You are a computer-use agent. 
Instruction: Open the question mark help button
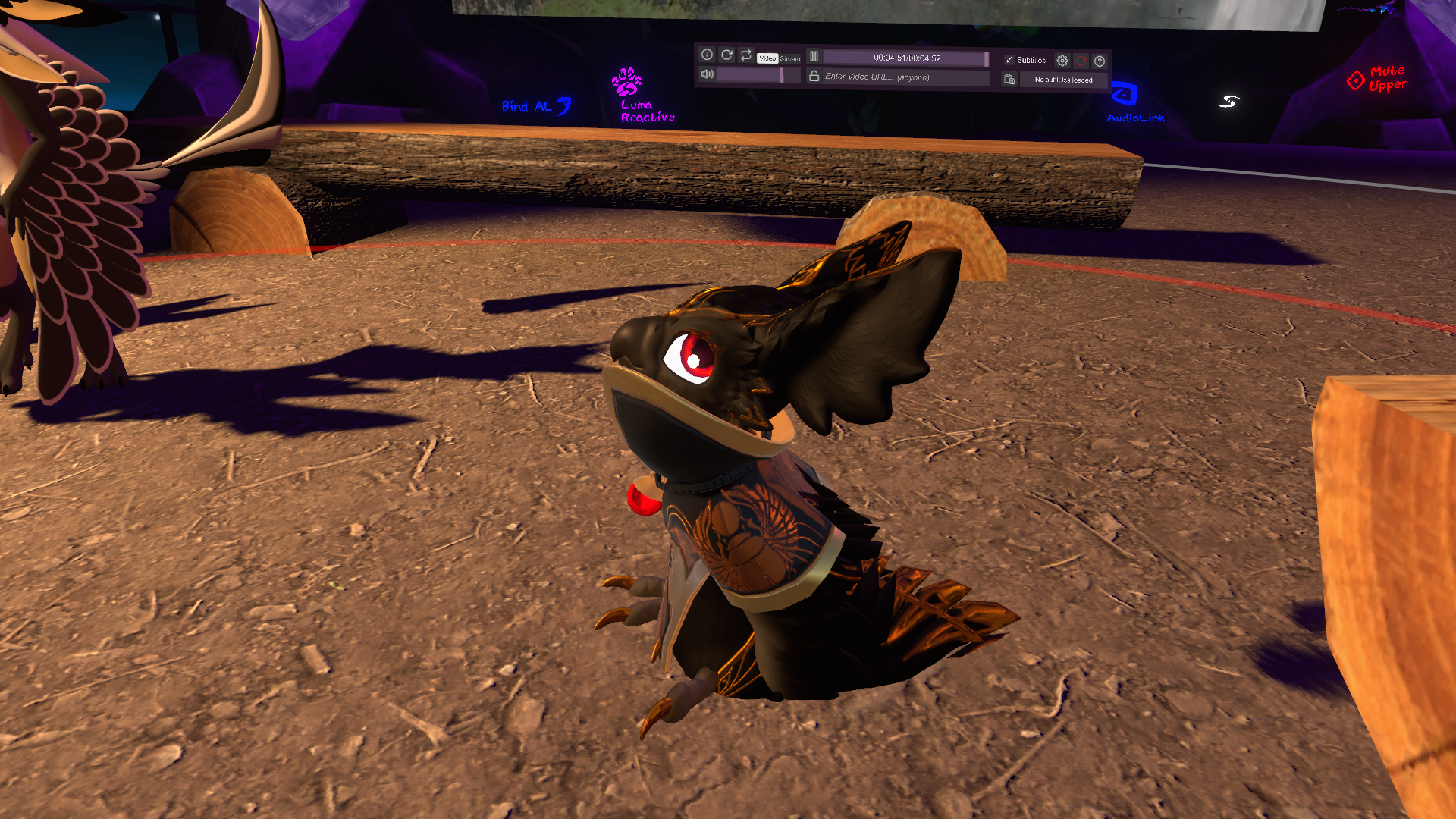(x=1100, y=61)
